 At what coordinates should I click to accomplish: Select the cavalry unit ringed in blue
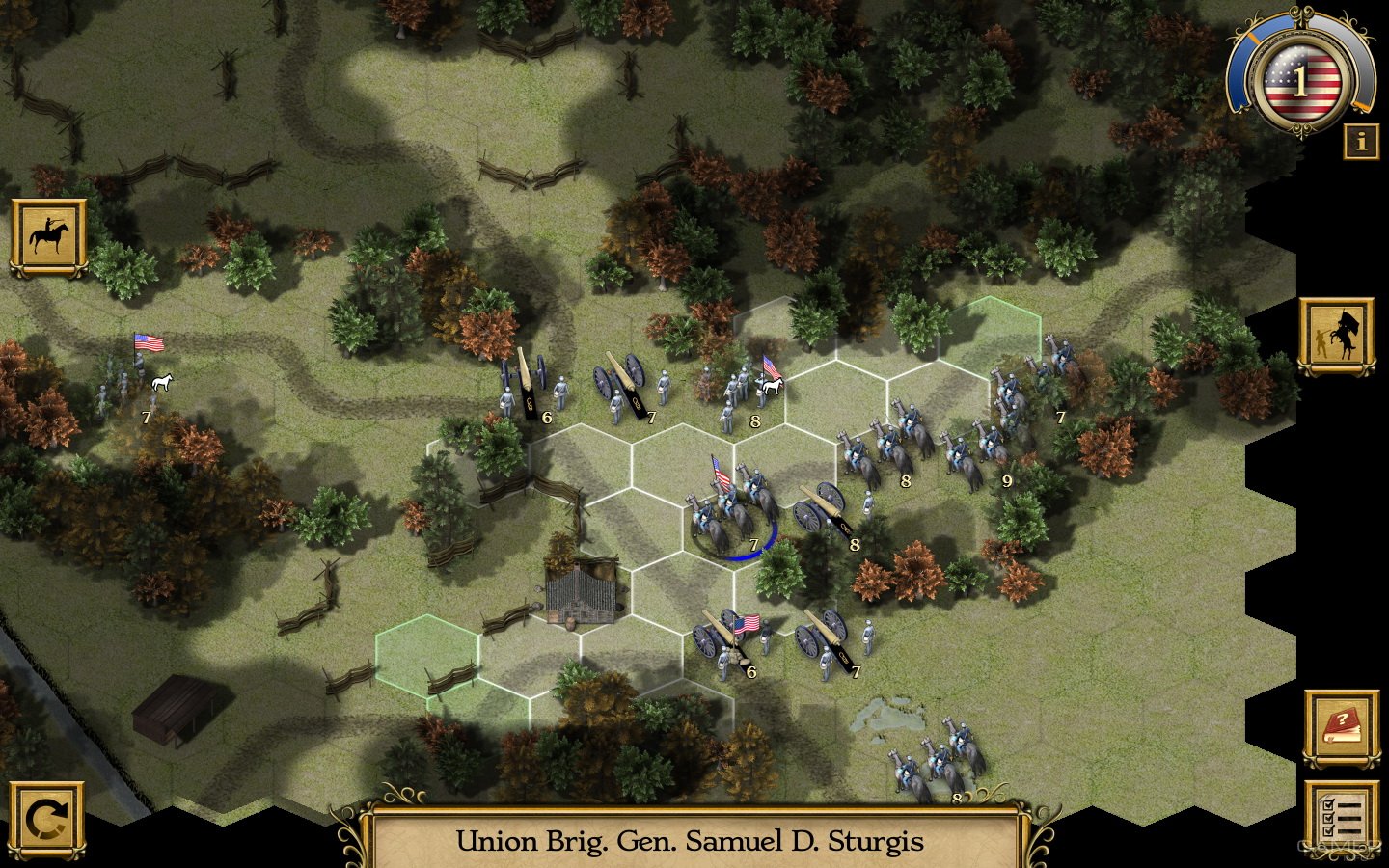[733, 511]
